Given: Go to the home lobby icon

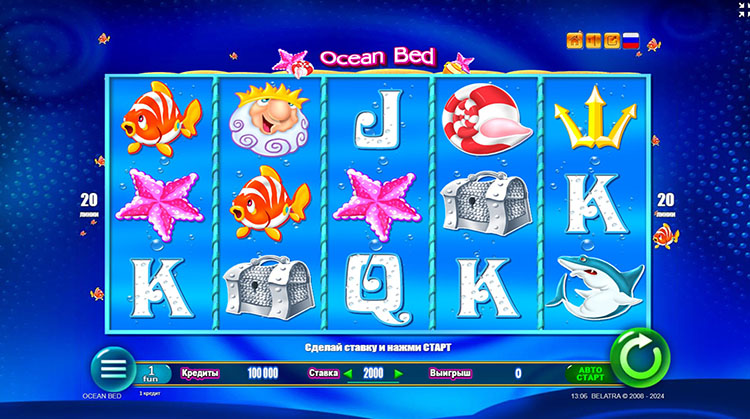Looking at the screenshot, I should 574,41.
